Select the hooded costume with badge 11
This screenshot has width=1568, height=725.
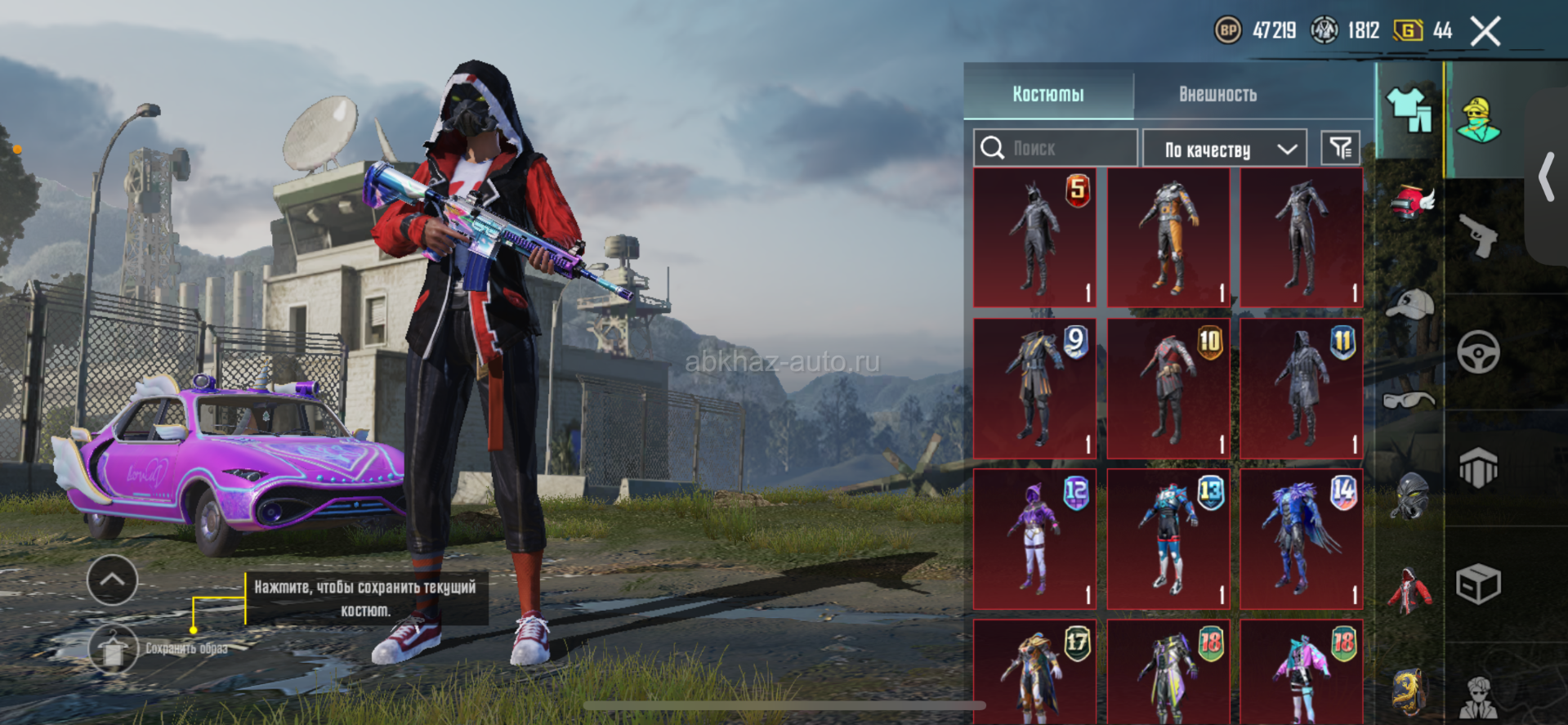[1302, 388]
